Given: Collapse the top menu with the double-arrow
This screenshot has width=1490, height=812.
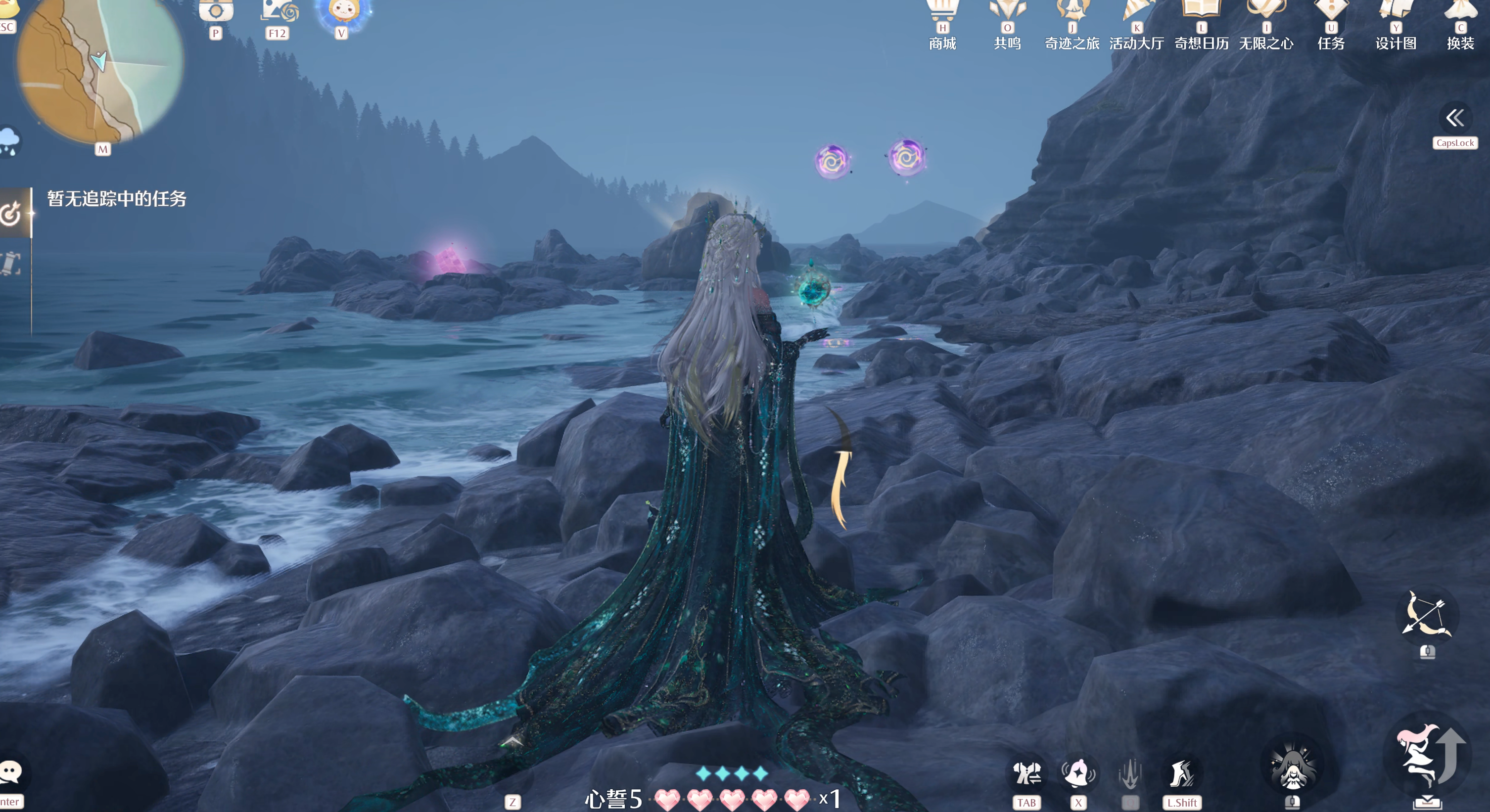Looking at the screenshot, I should tap(1455, 119).
